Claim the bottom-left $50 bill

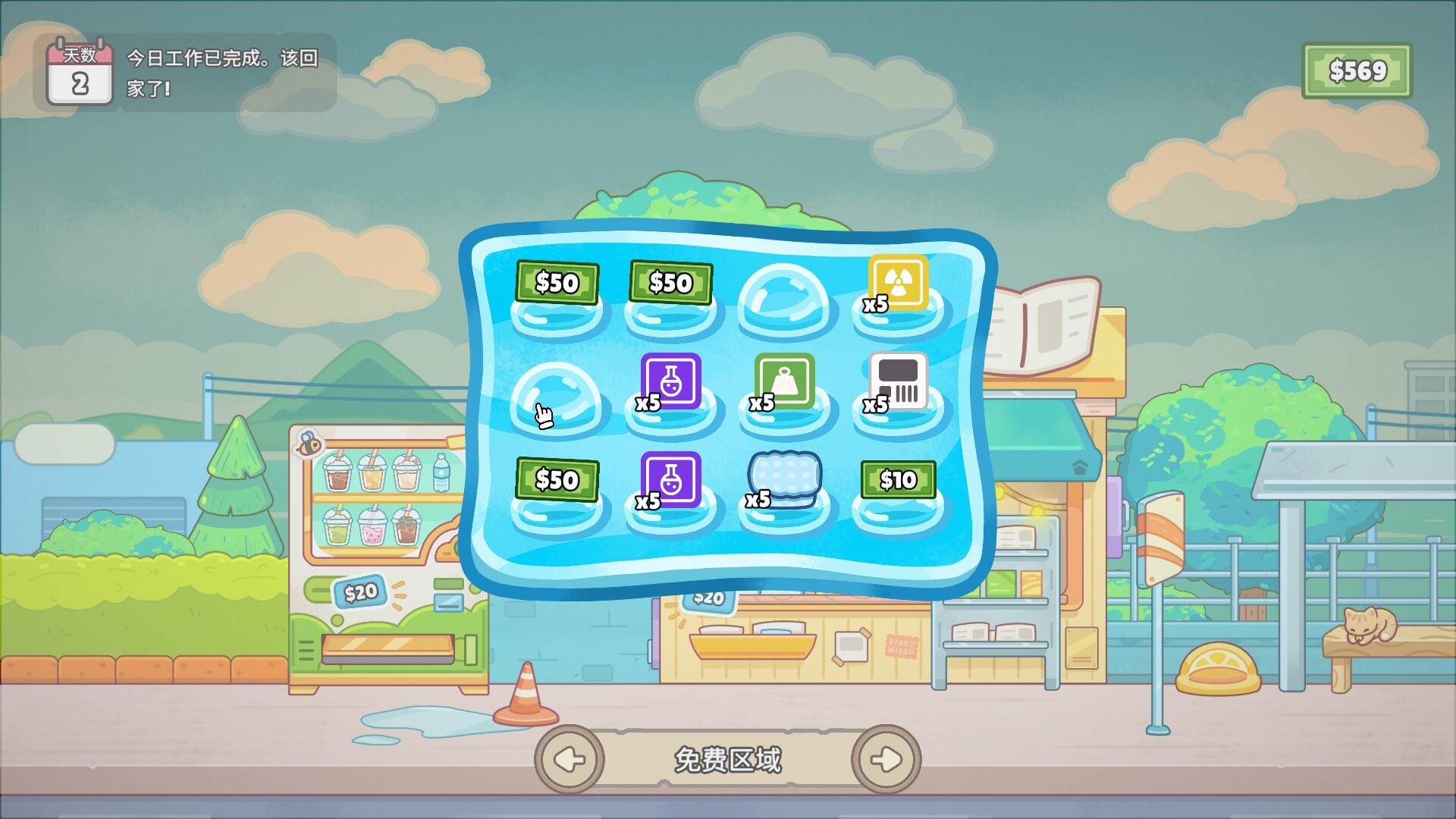[x=558, y=481]
